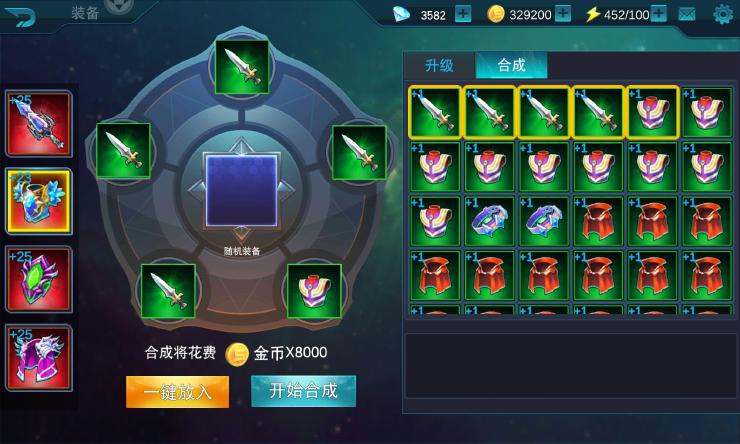The image size is (740, 444).
Task: Add gold coins with the plus button
Action: 563,14
